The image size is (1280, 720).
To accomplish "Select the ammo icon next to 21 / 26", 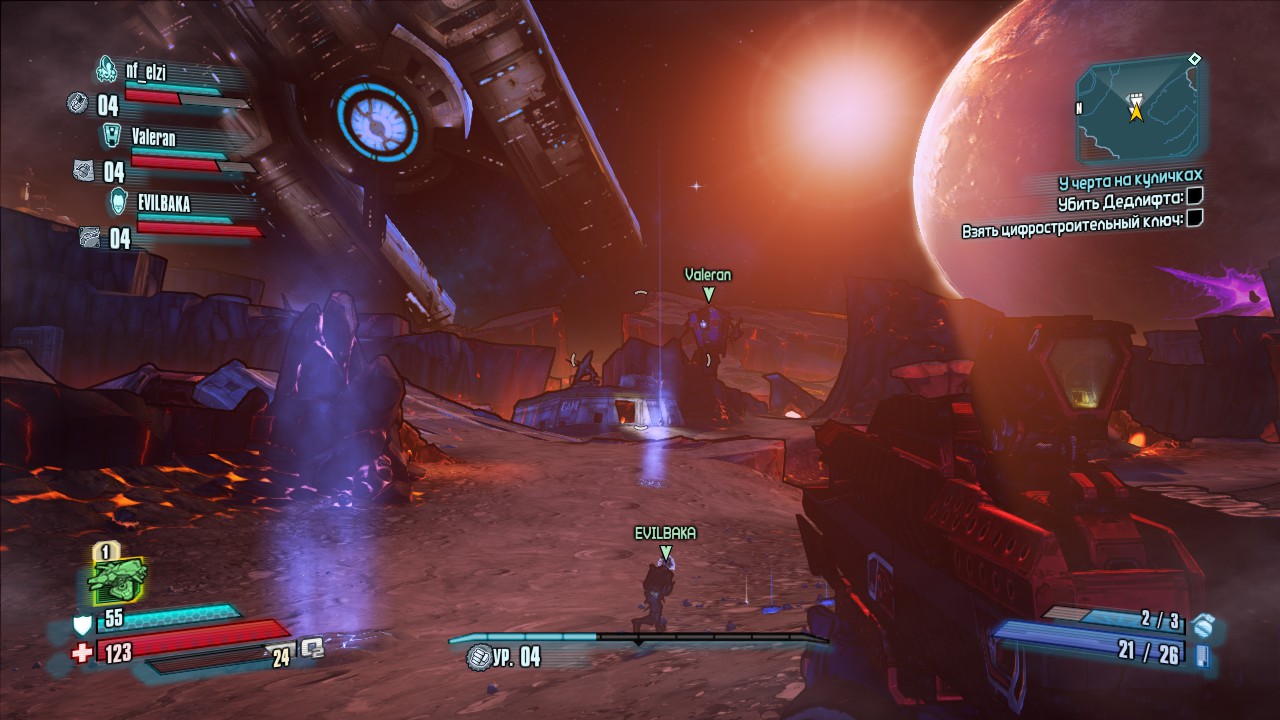I will 1203,655.
